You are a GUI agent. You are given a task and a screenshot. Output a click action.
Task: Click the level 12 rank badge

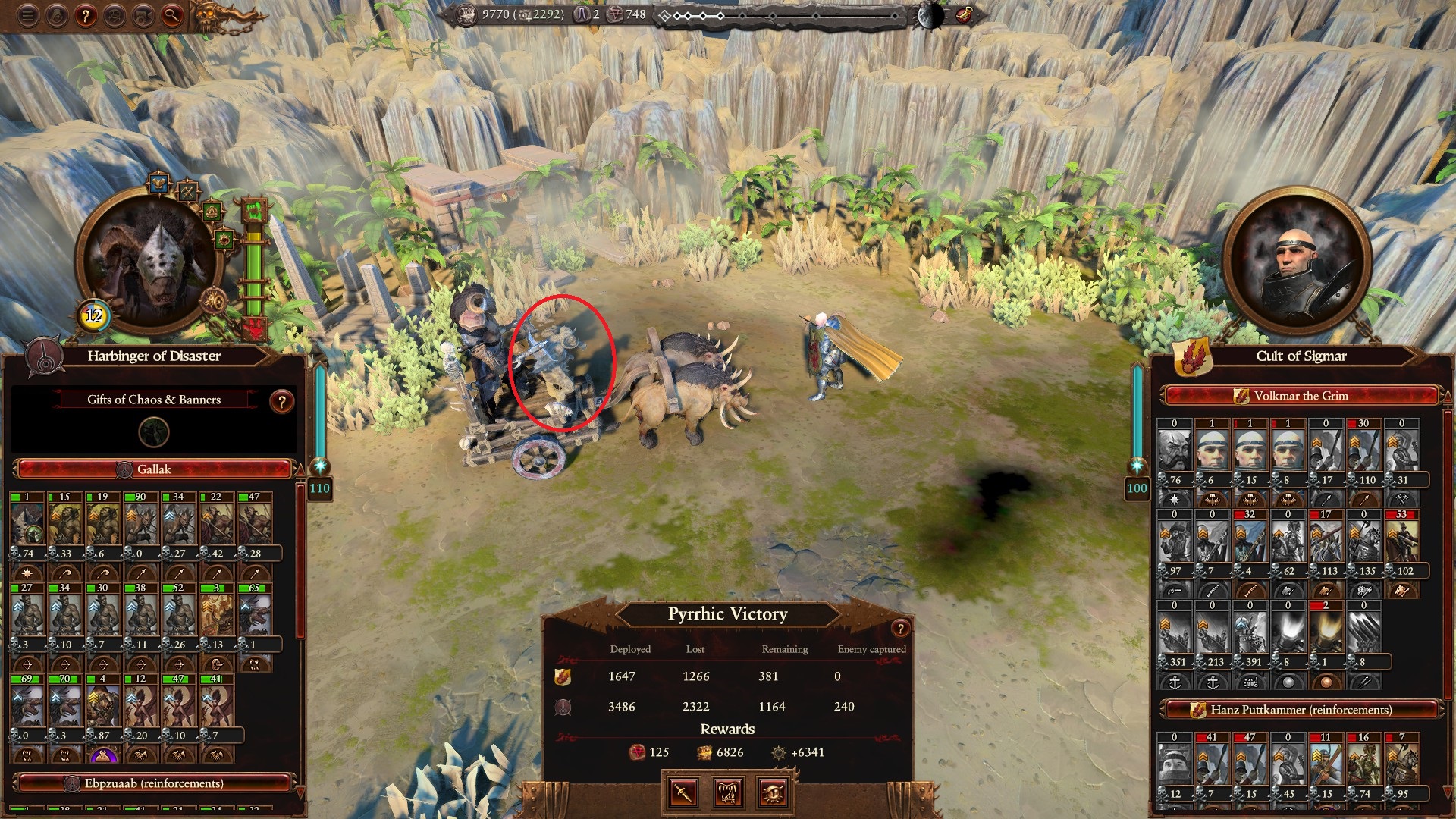coord(93,315)
